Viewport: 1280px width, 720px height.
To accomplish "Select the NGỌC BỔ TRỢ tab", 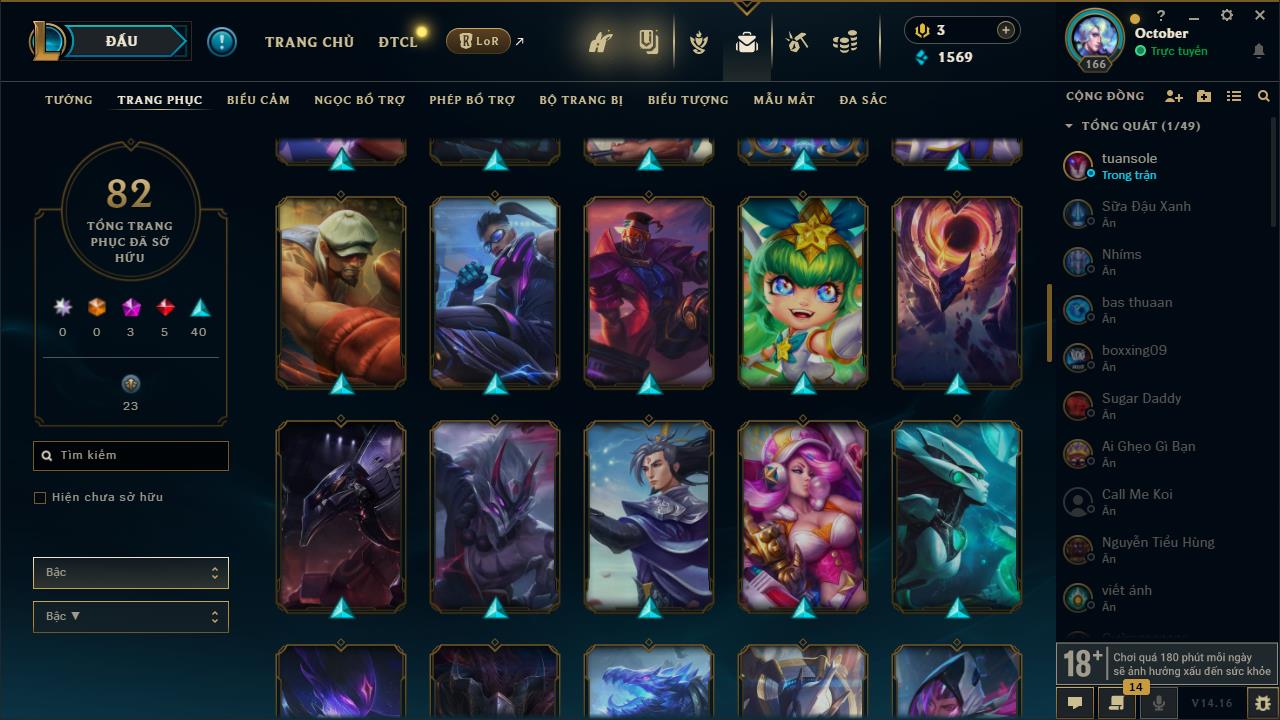I will pos(359,100).
